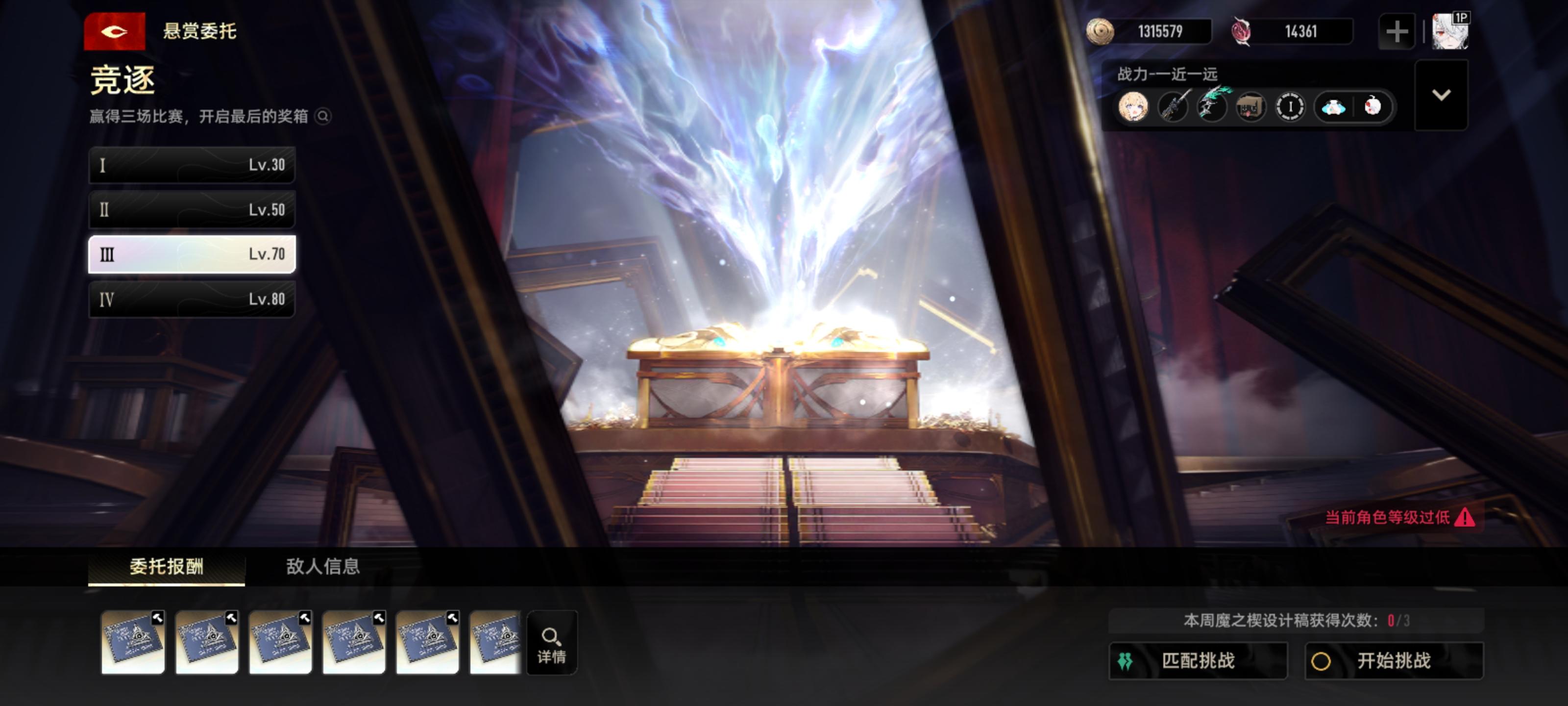点击任务说明旁的放大镜图标
Viewport: 1568px width, 706px height.
point(322,116)
